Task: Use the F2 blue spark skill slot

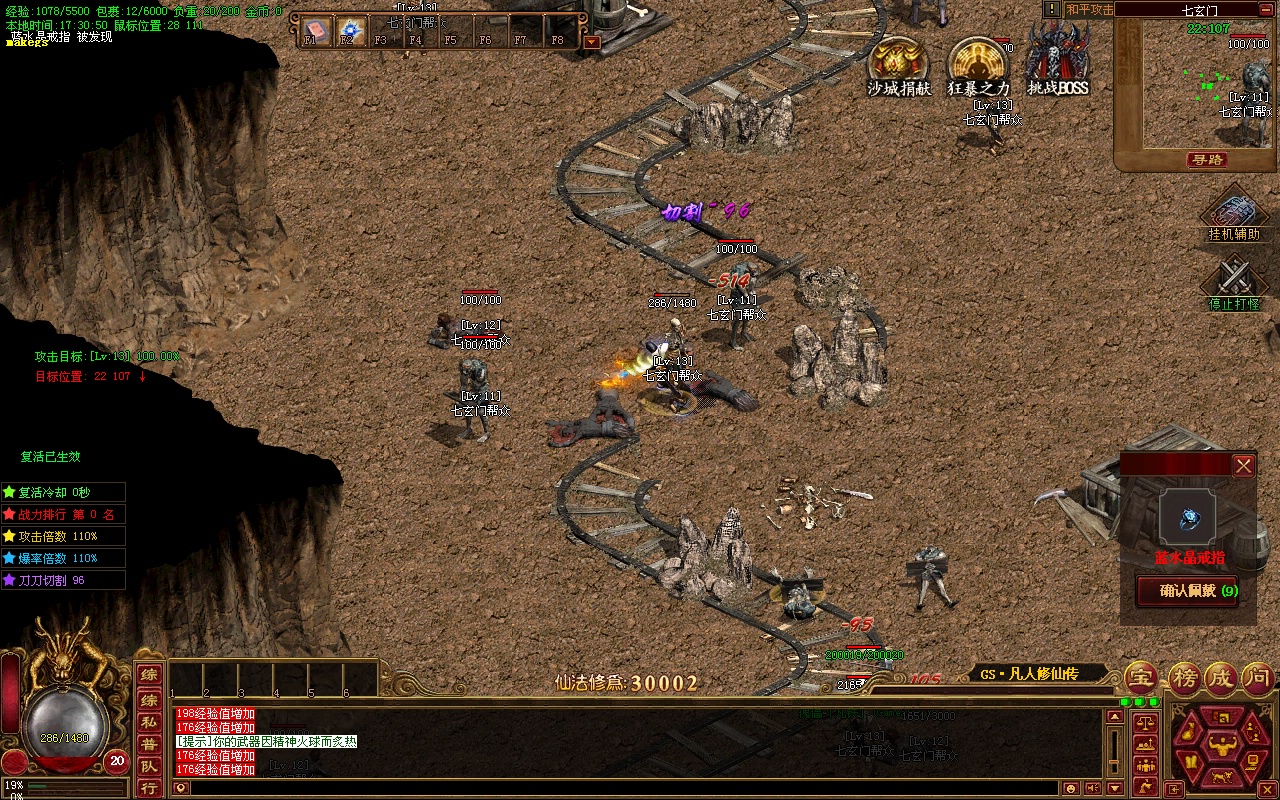Action: (x=349, y=30)
